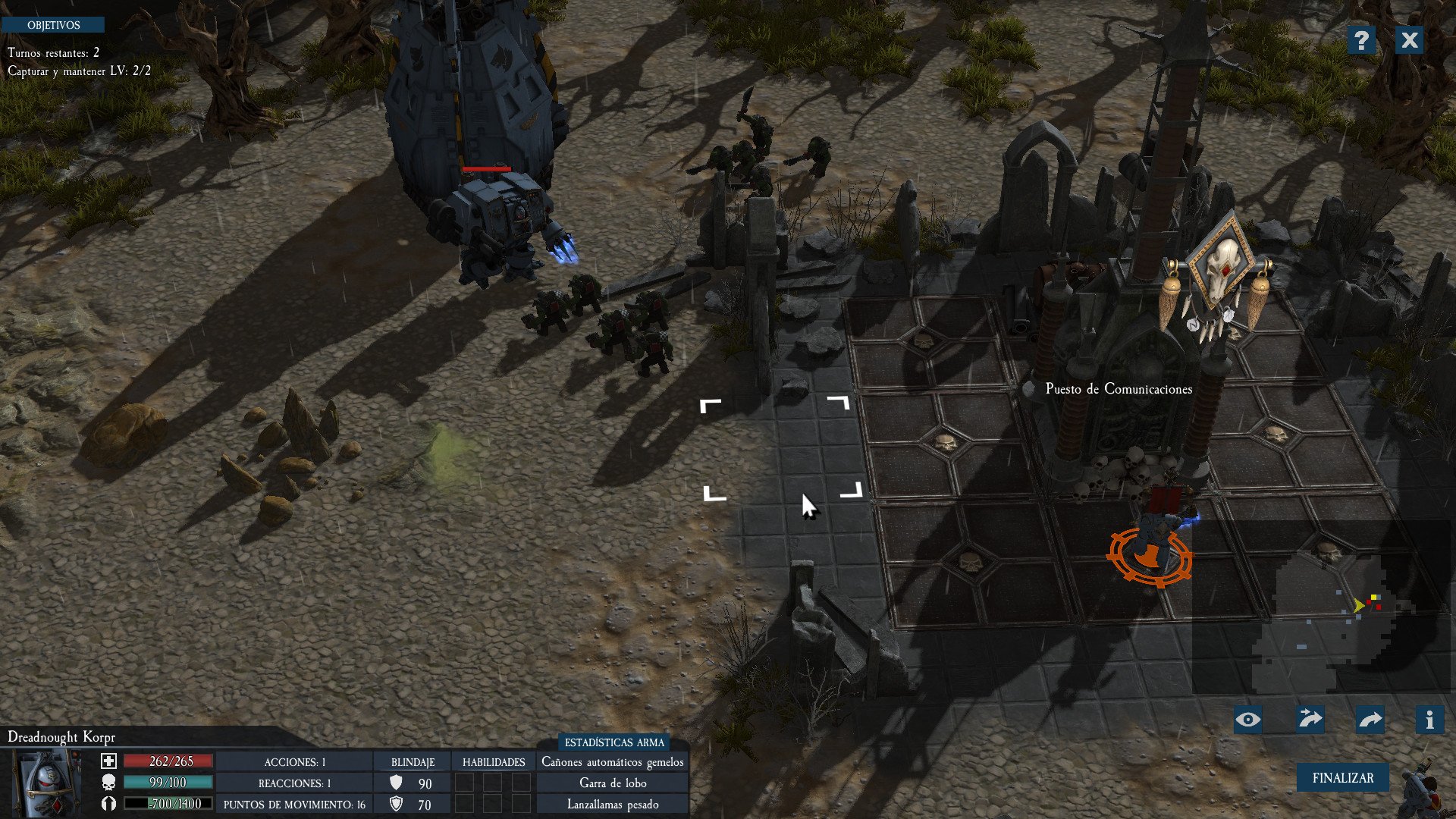Expand the Estadísticas Arma section
The height and width of the screenshot is (819, 1456).
(x=614, y=743)
